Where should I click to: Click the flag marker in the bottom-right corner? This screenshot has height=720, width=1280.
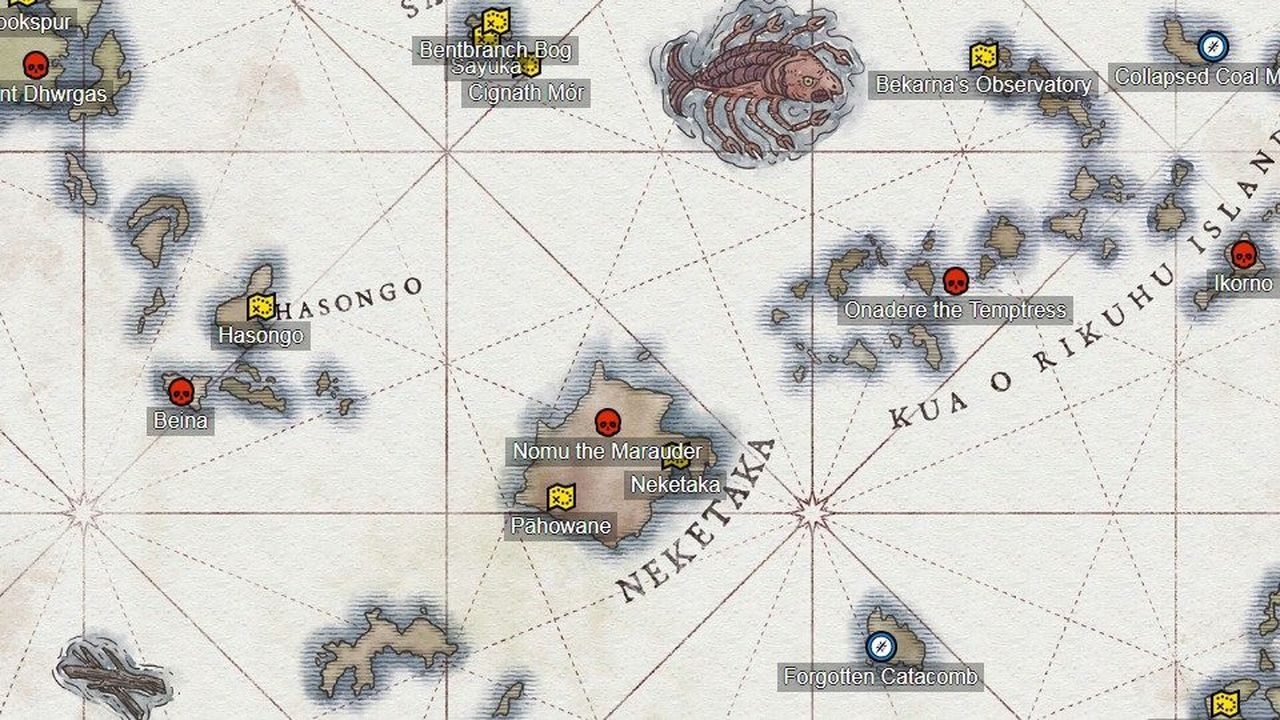pyautogui.click(x=1224, y=701)
